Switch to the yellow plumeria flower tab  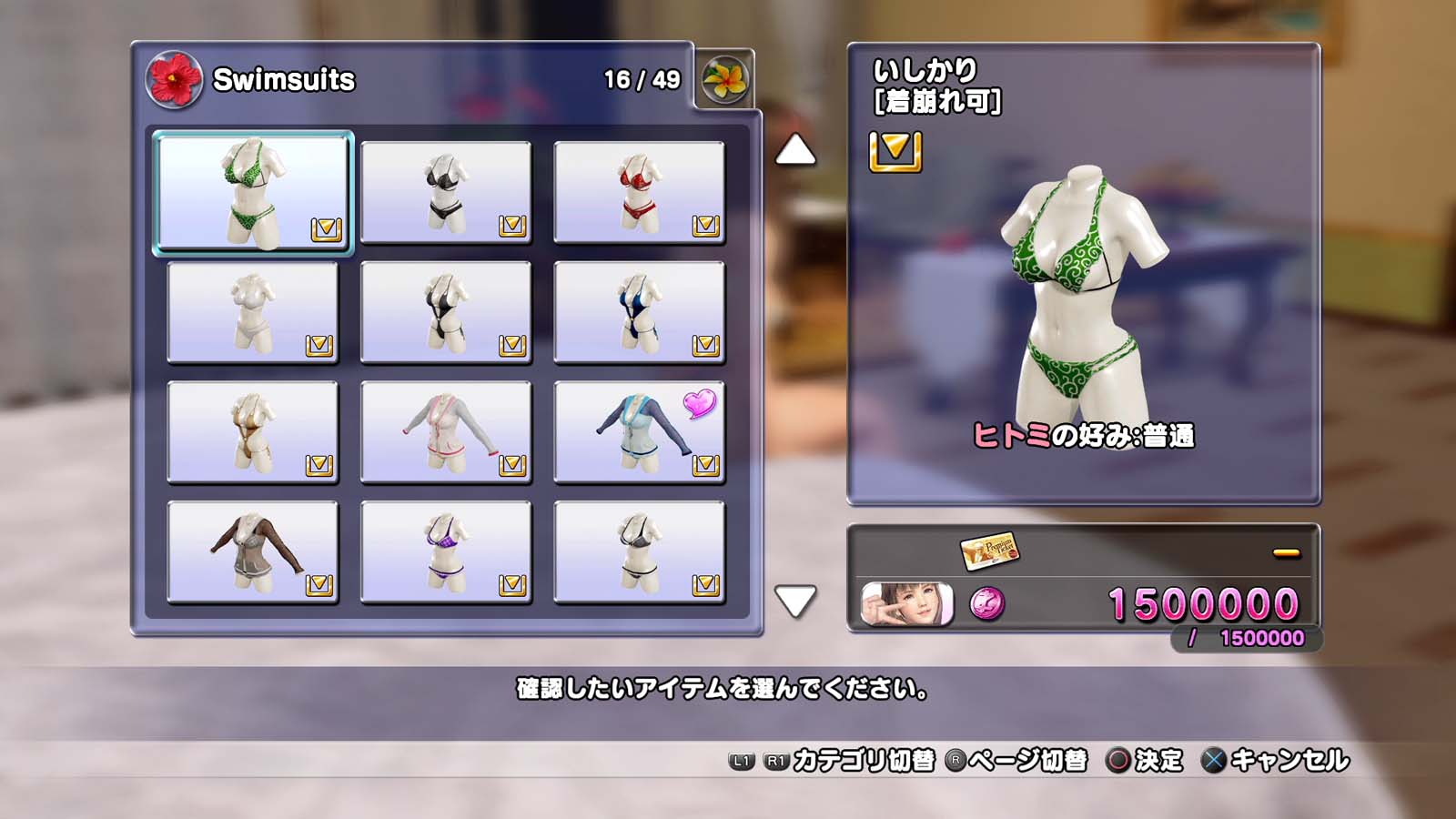[725, 79]
